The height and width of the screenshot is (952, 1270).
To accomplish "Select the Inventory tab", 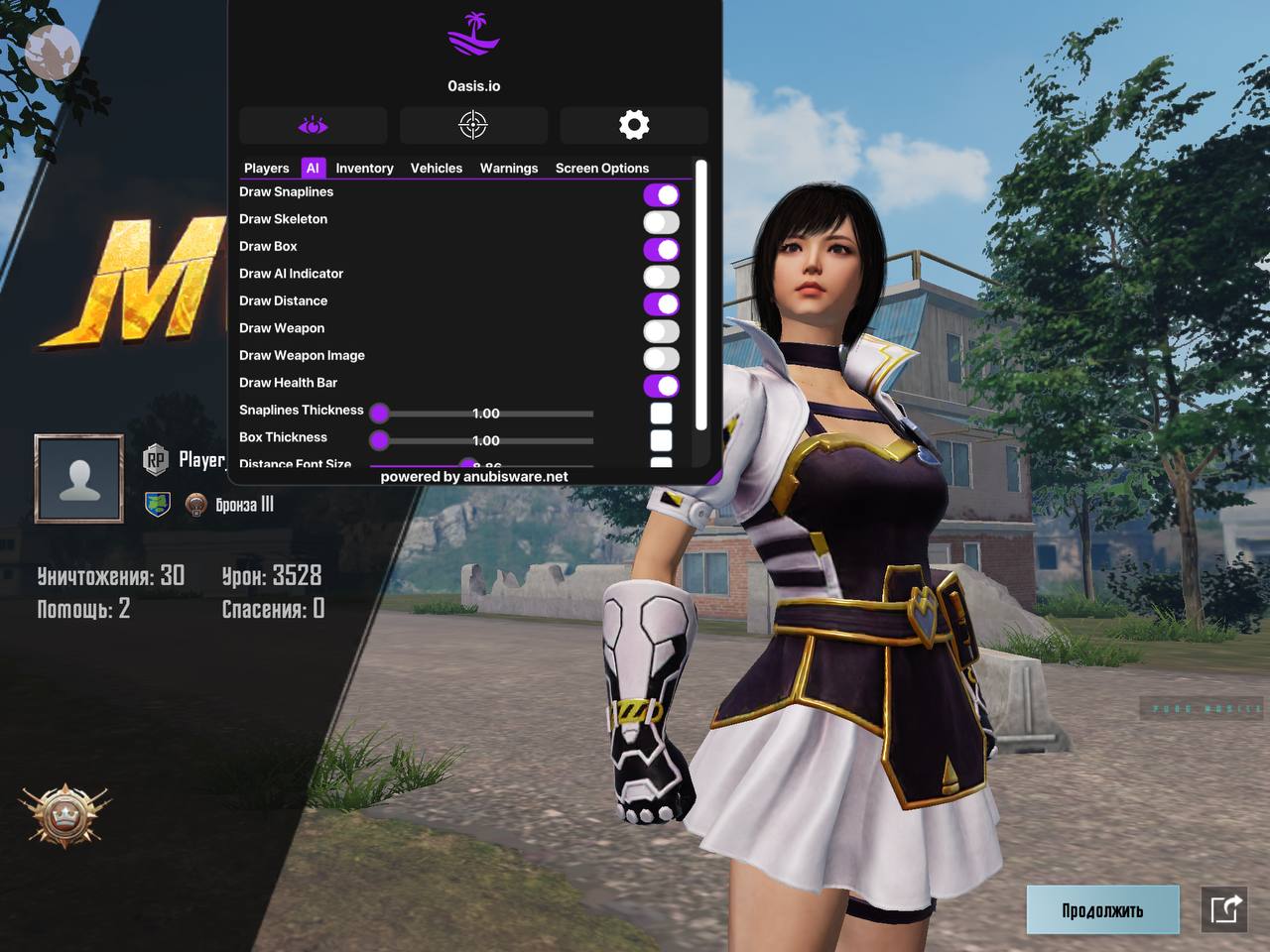I will [x=364, y=169].
